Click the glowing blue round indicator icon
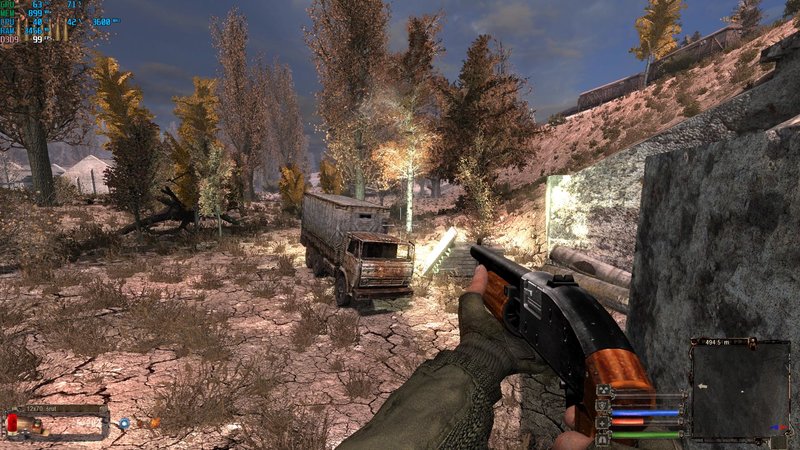The width and height of the screenshot is (800, 450). coord(124,423)
